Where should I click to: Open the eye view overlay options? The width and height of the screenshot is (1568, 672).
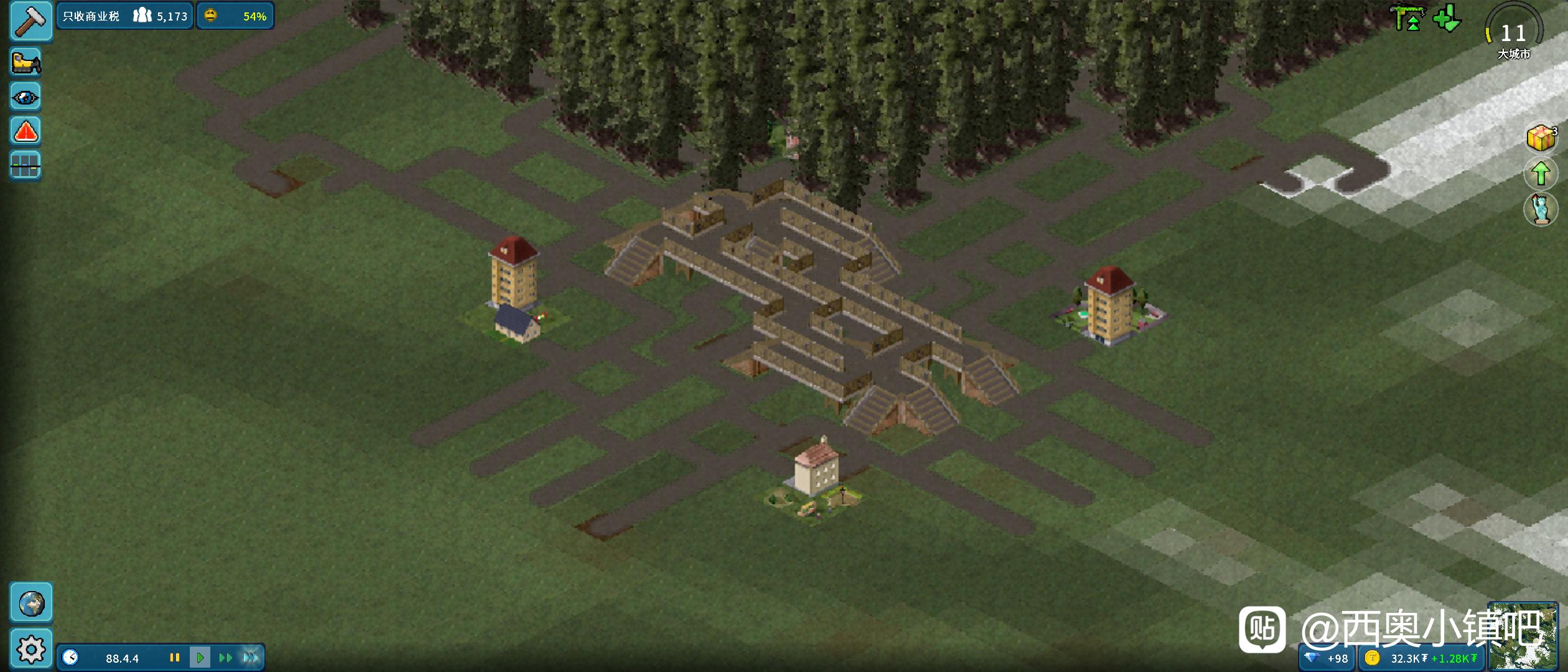(26, 97)
